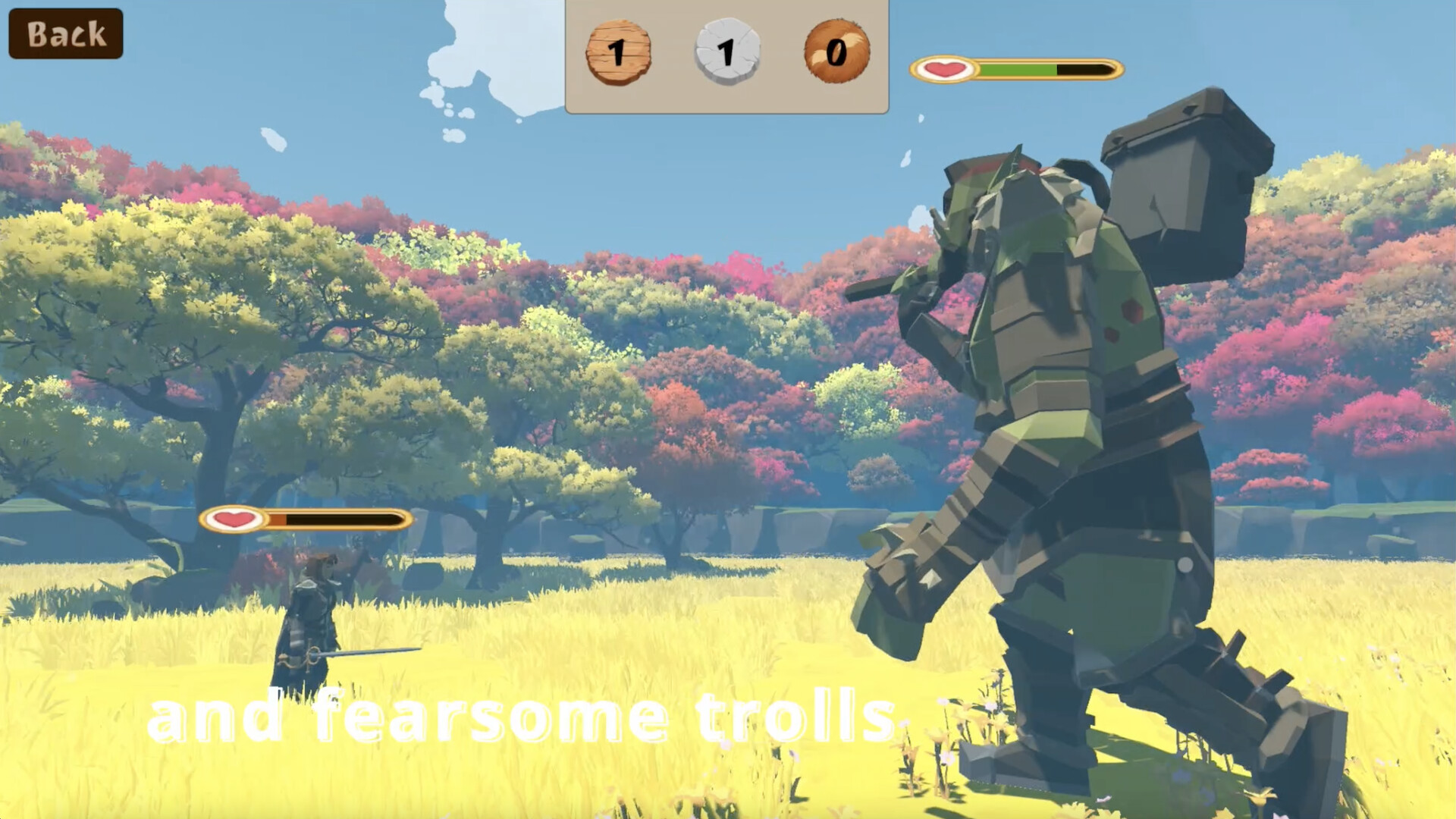Image resolution: width=1456 pixels, height=819 pixels.
Task: Select the wood icon showing count 1
Action: 618,52
